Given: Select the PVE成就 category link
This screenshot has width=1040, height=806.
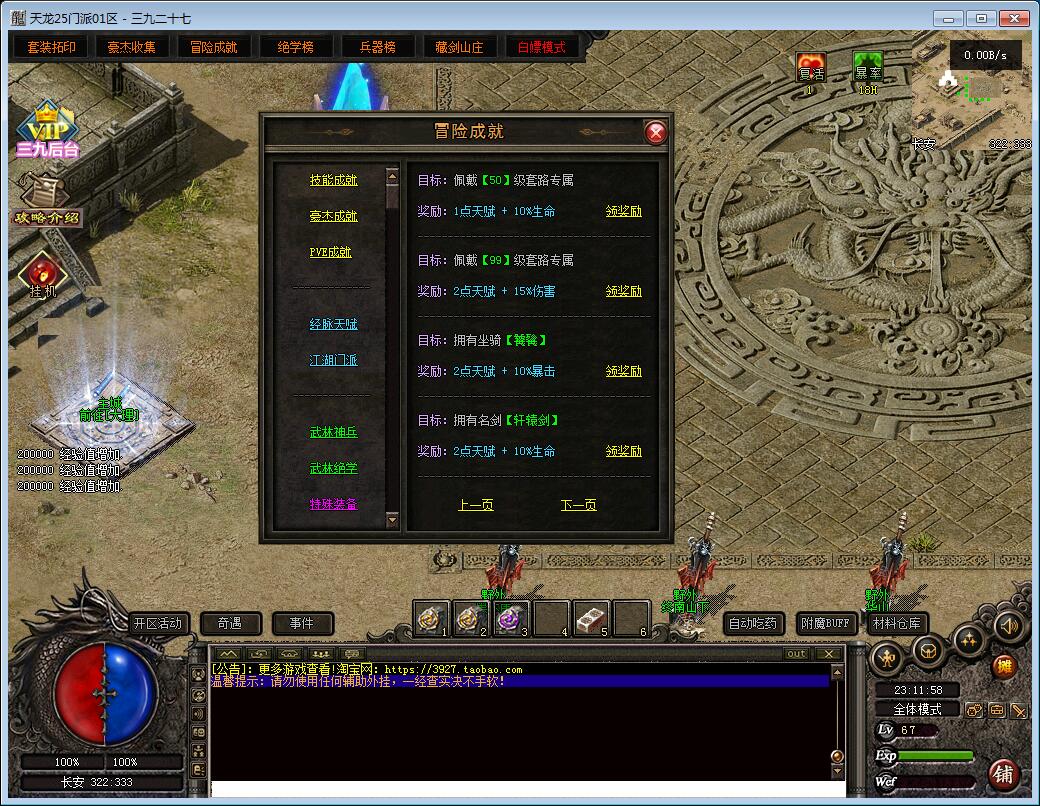Looking at the screenshot, I should pos(330,252).
